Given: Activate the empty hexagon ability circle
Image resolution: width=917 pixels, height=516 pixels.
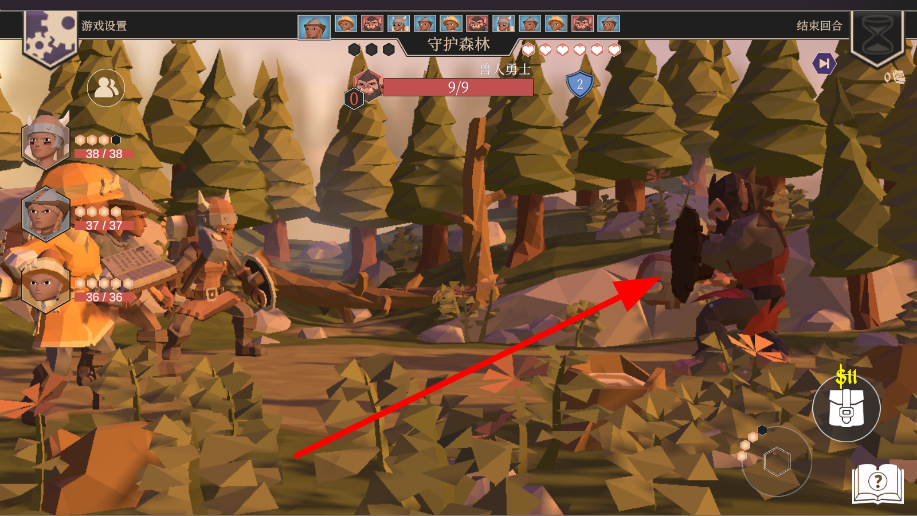Looking at the screenshot, I should click(777, 461).
